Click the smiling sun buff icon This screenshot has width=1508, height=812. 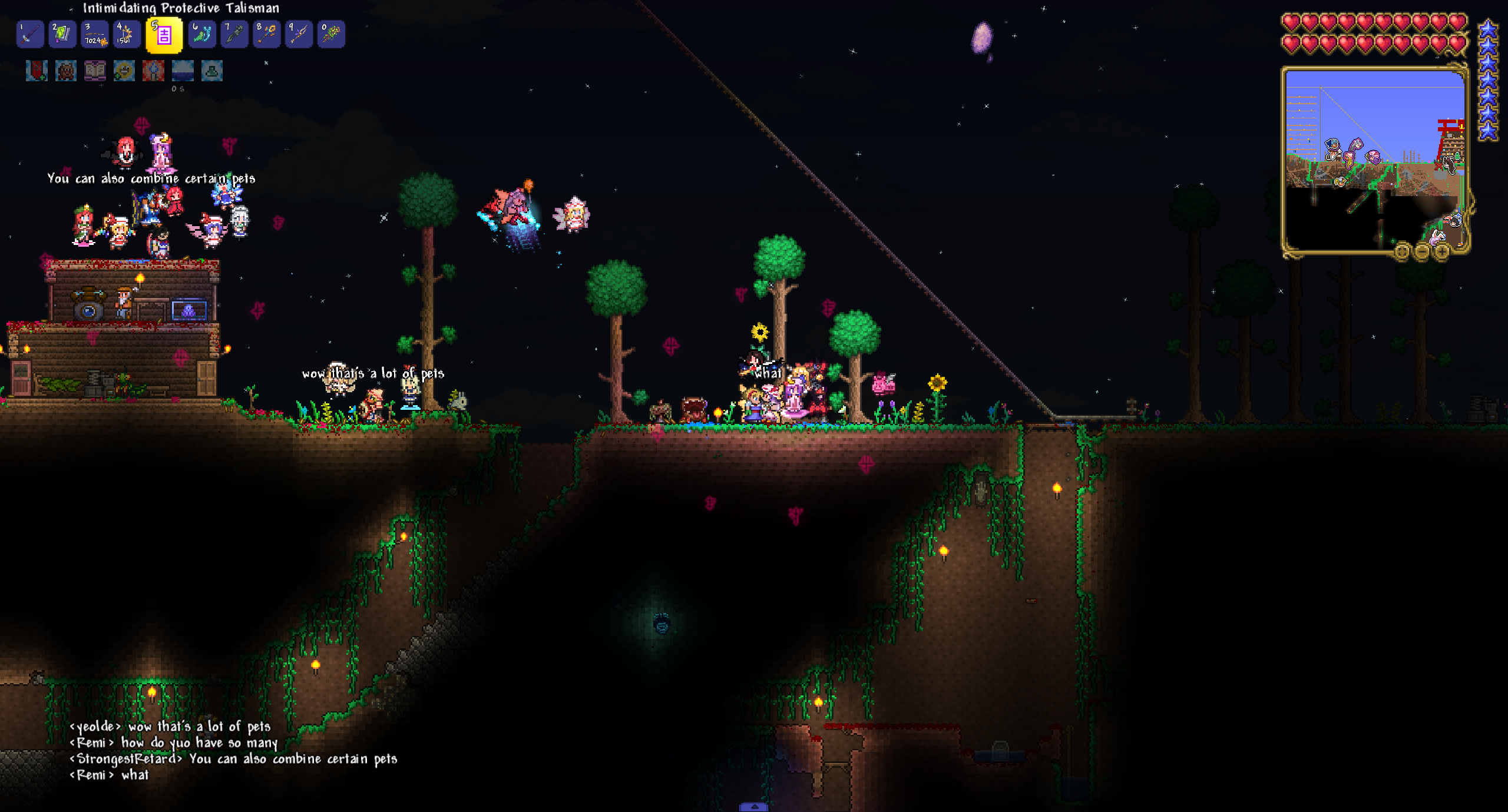(x=124, y=71)
